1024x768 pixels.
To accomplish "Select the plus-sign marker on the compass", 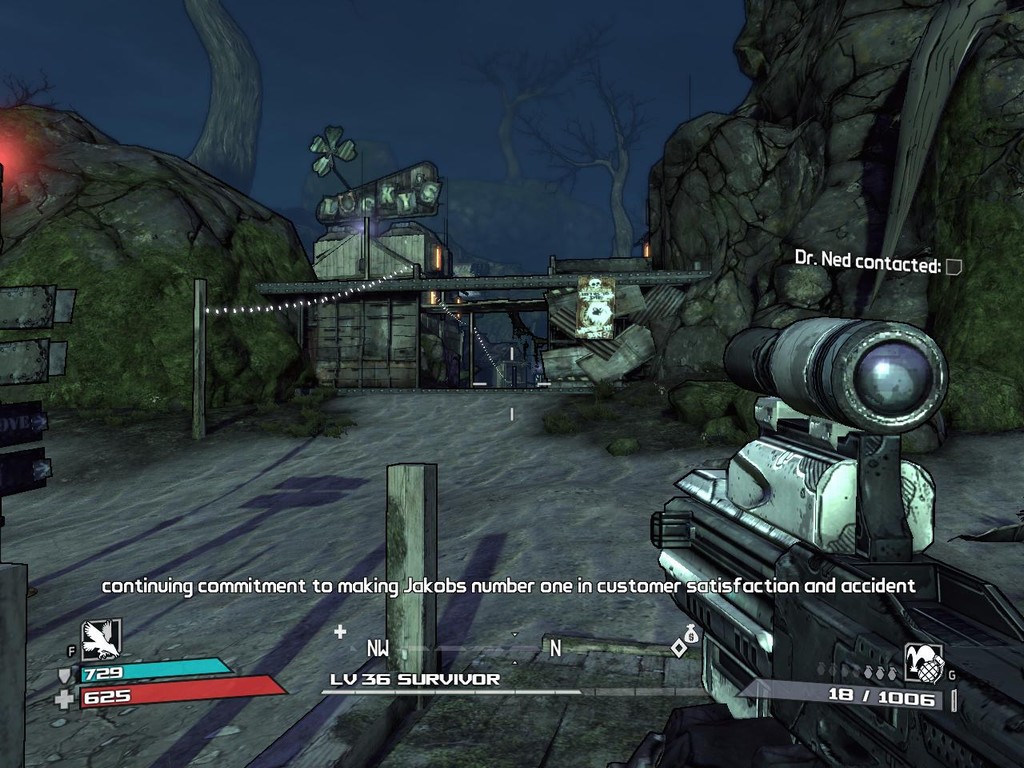I will click(340, 631).
